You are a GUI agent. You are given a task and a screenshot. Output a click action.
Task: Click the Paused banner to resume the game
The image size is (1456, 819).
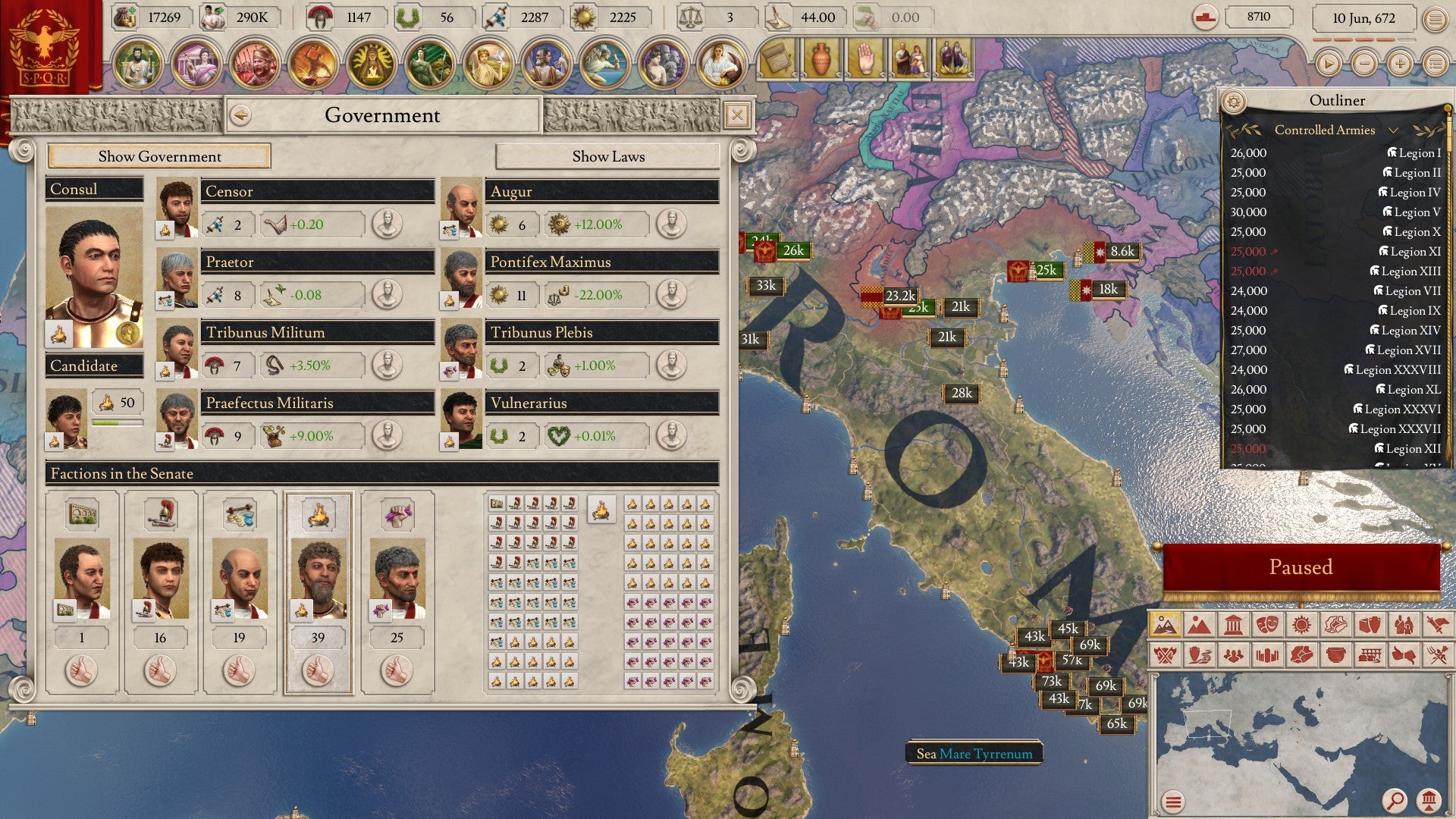point(1302,566)
